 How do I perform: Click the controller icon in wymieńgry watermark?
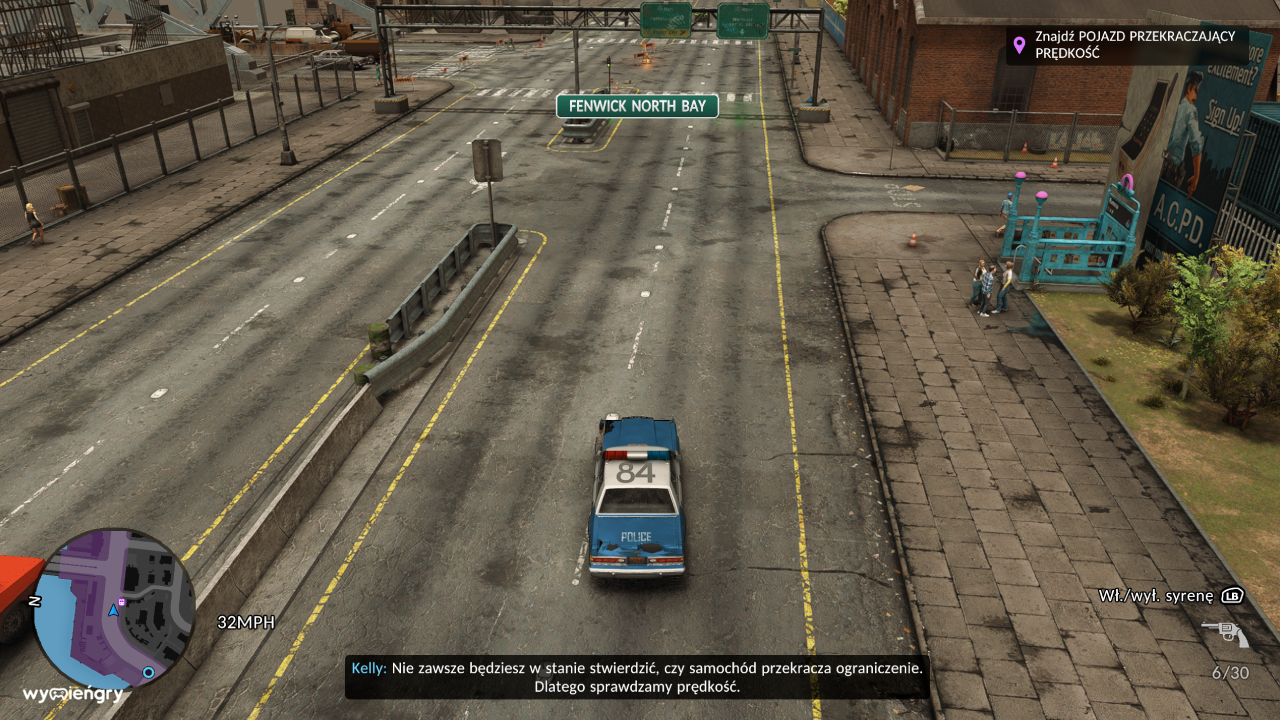point(57,693)
